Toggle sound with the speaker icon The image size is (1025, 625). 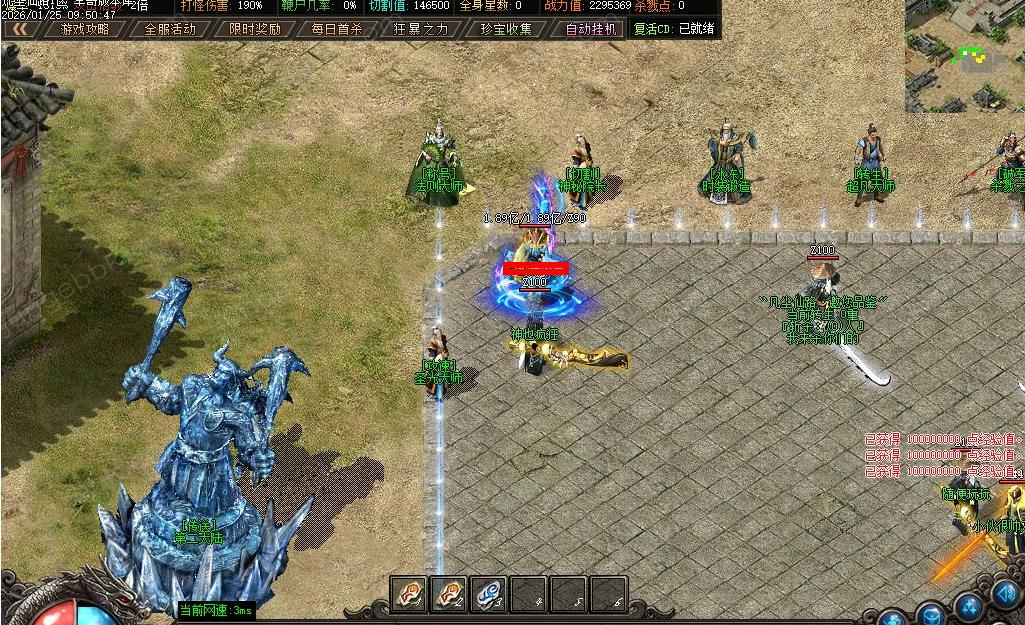(1006, 593)
